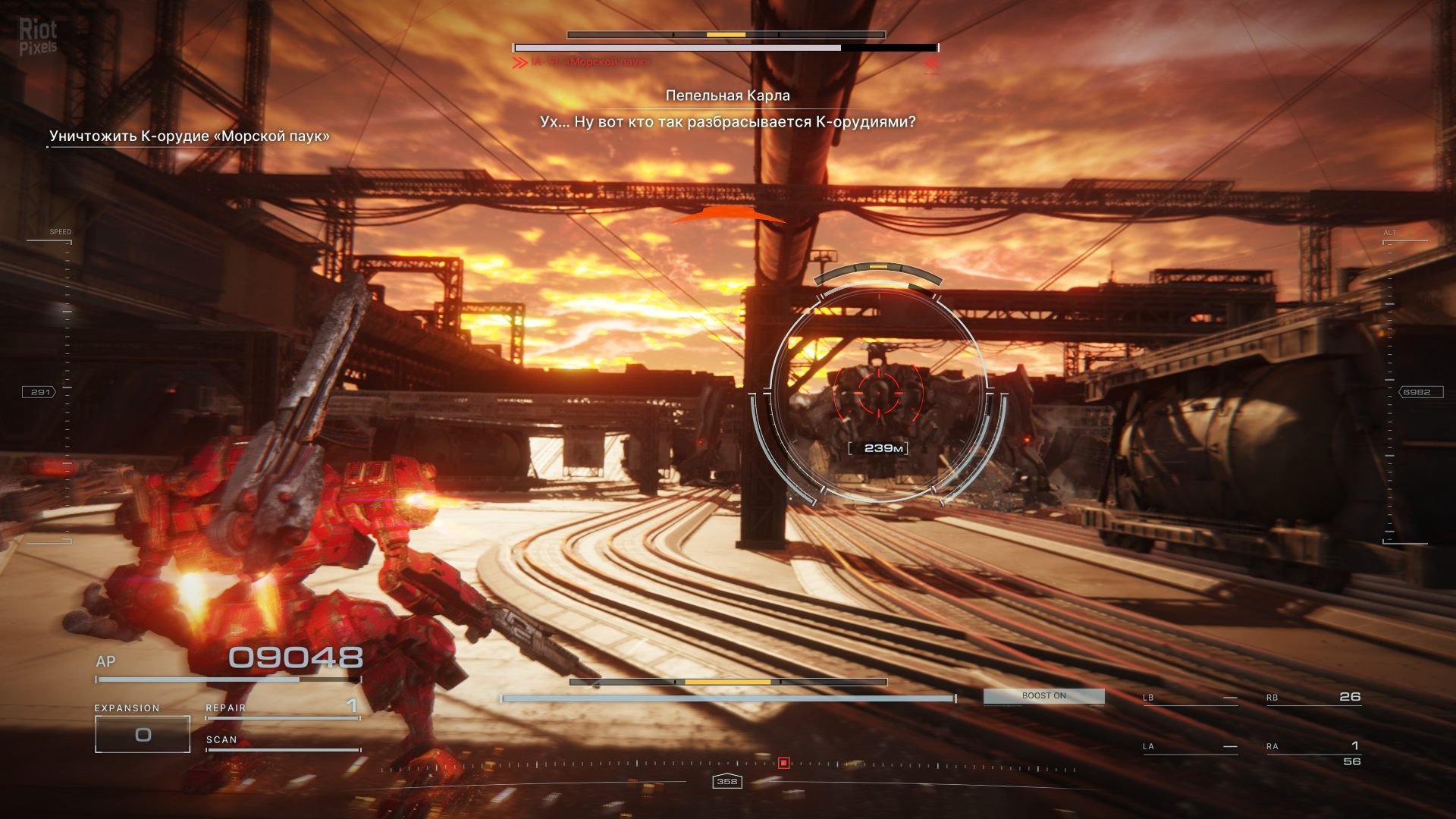Select the RA weapon slot
Image resolution: width=1456 pixels, height=819 pixels.
click(x=1313, y=747)
